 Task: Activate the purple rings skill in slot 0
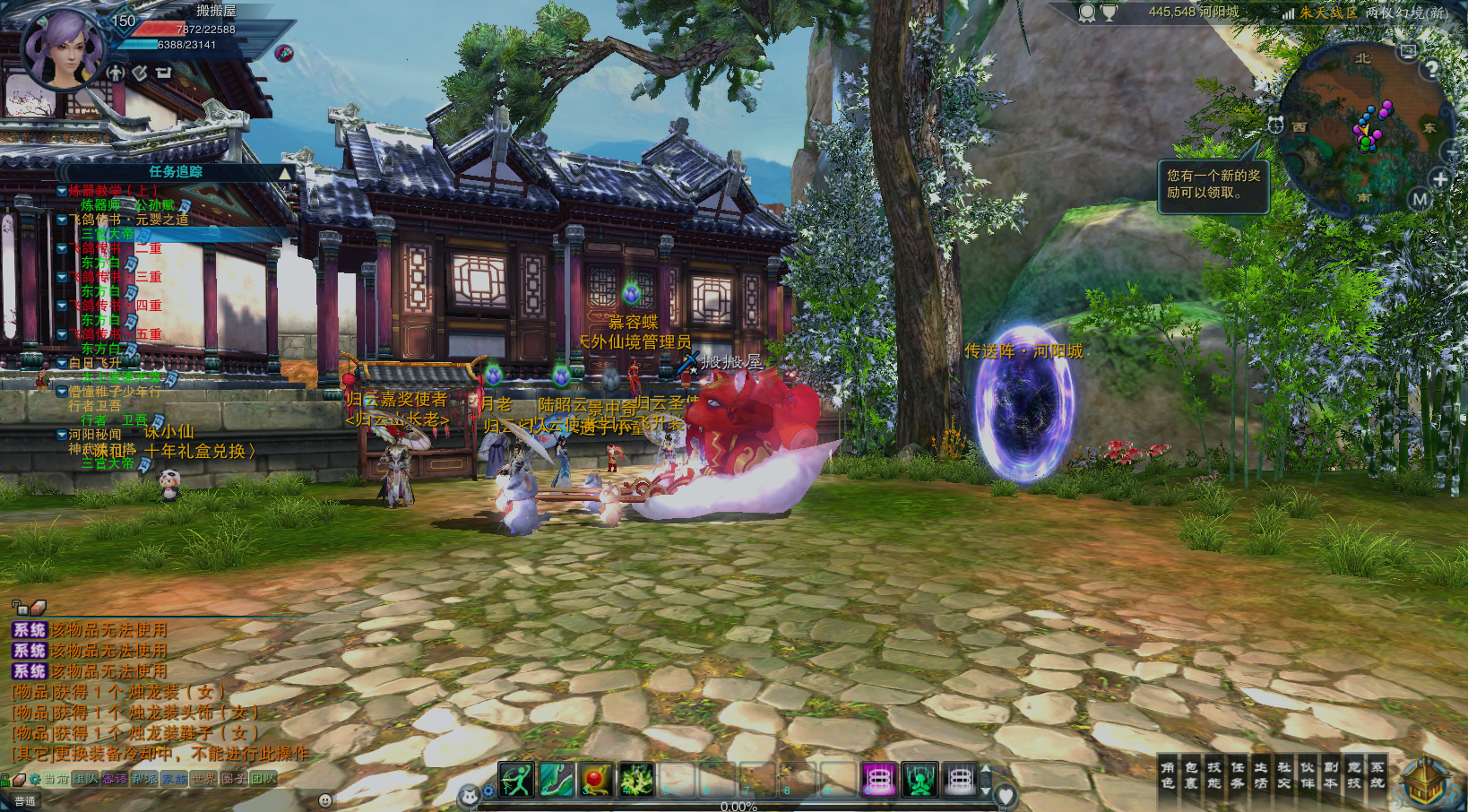point(878,780)
